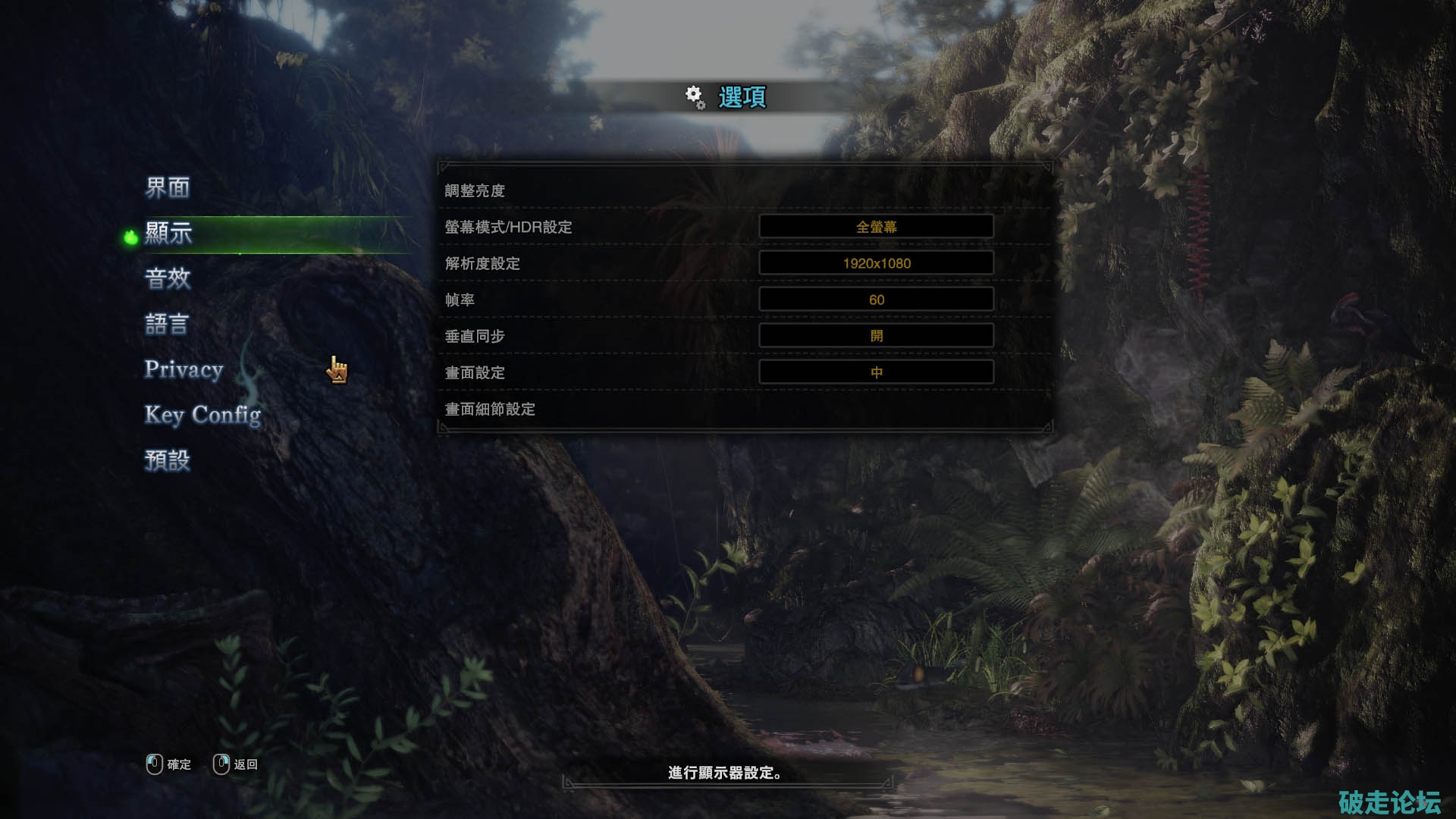
Task: Toggle the 垂直同步 V-Sync setting 開
Action: (876, 336)
